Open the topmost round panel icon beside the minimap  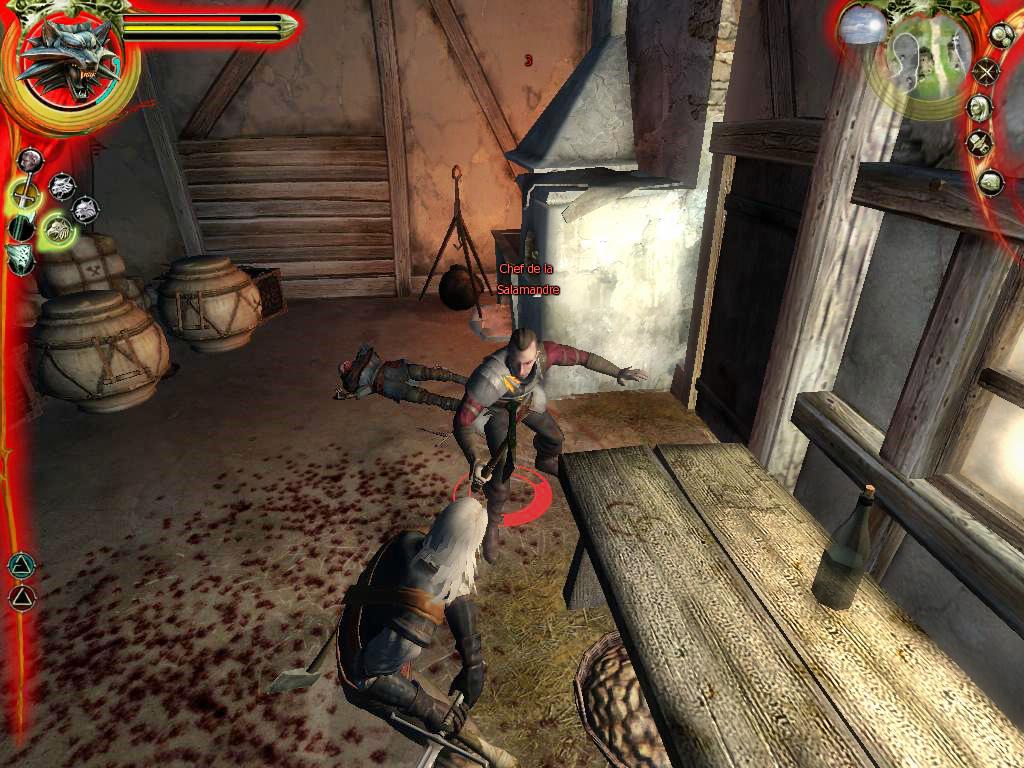(1001, 36)
